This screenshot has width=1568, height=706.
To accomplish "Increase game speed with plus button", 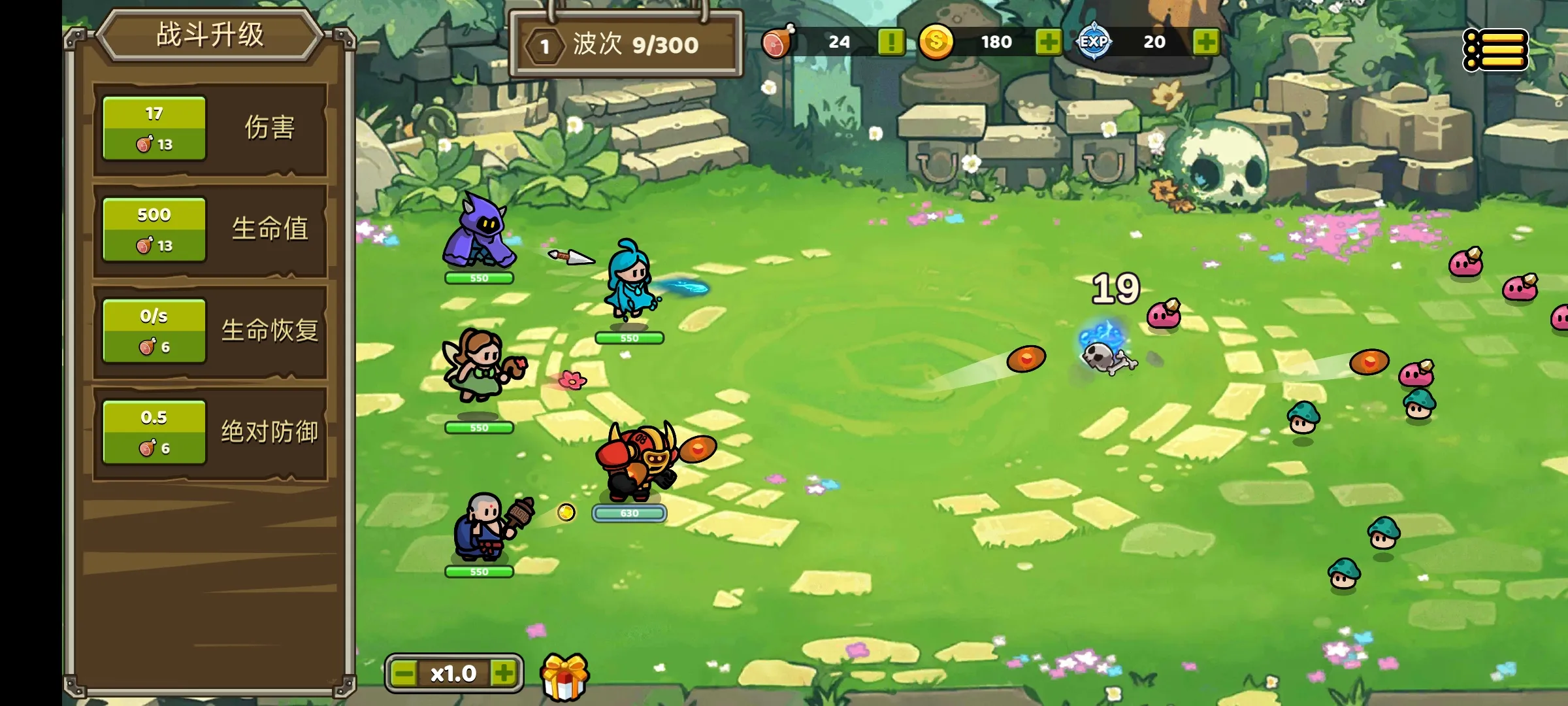I will [x=504, y=673].
